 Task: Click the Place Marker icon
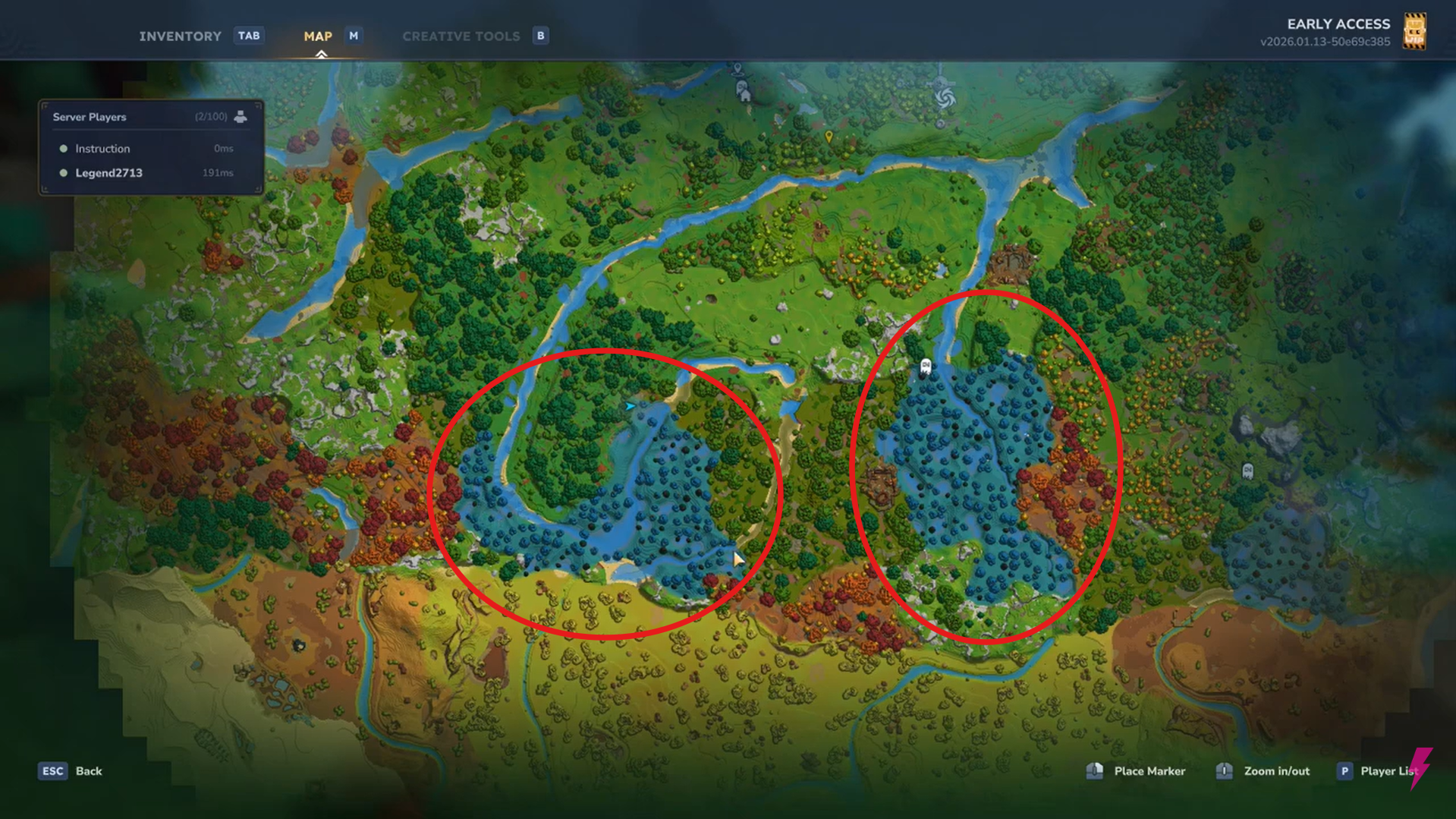point(1095,770)
